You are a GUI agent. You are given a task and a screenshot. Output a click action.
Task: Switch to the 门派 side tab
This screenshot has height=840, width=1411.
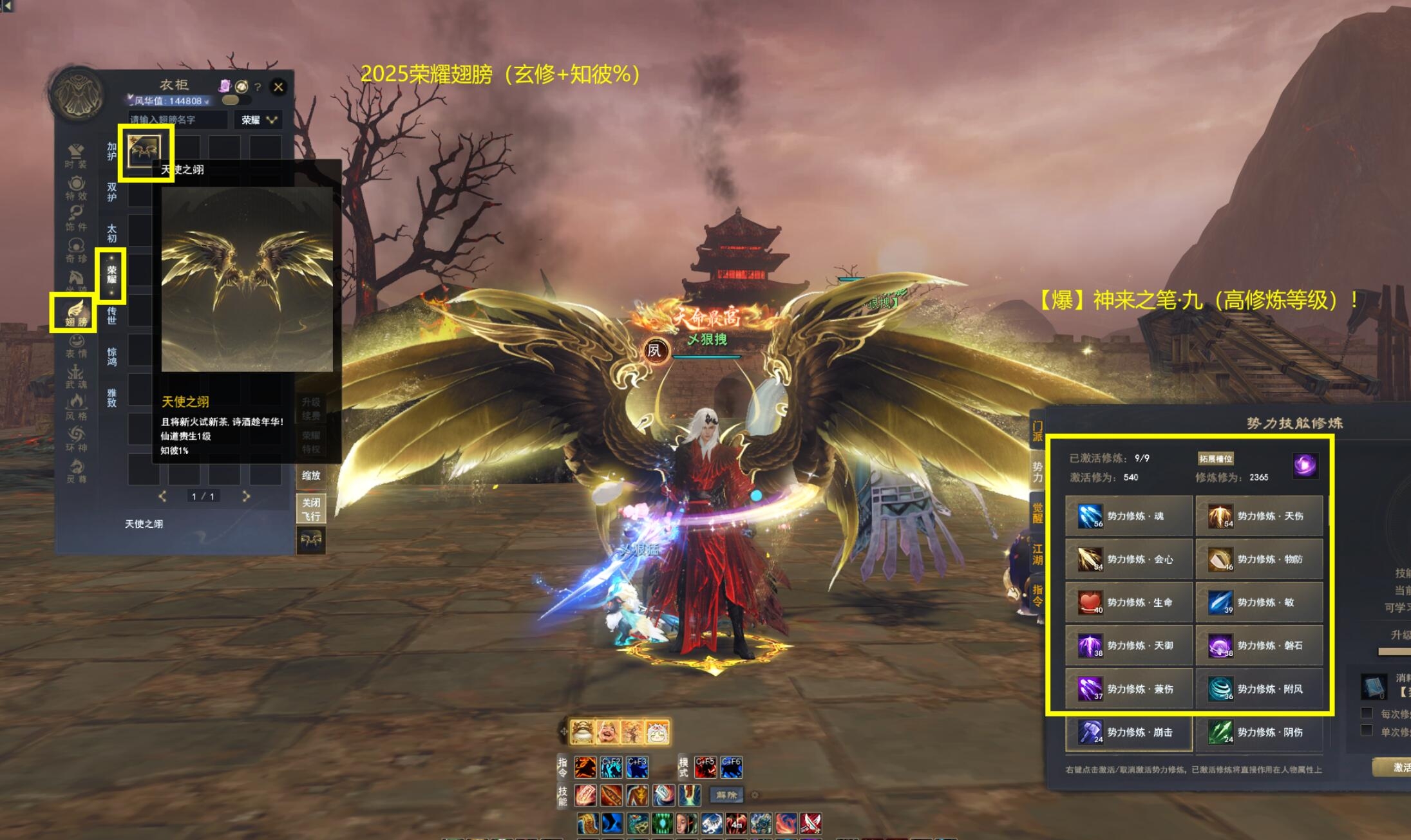tap(1037, 431)
